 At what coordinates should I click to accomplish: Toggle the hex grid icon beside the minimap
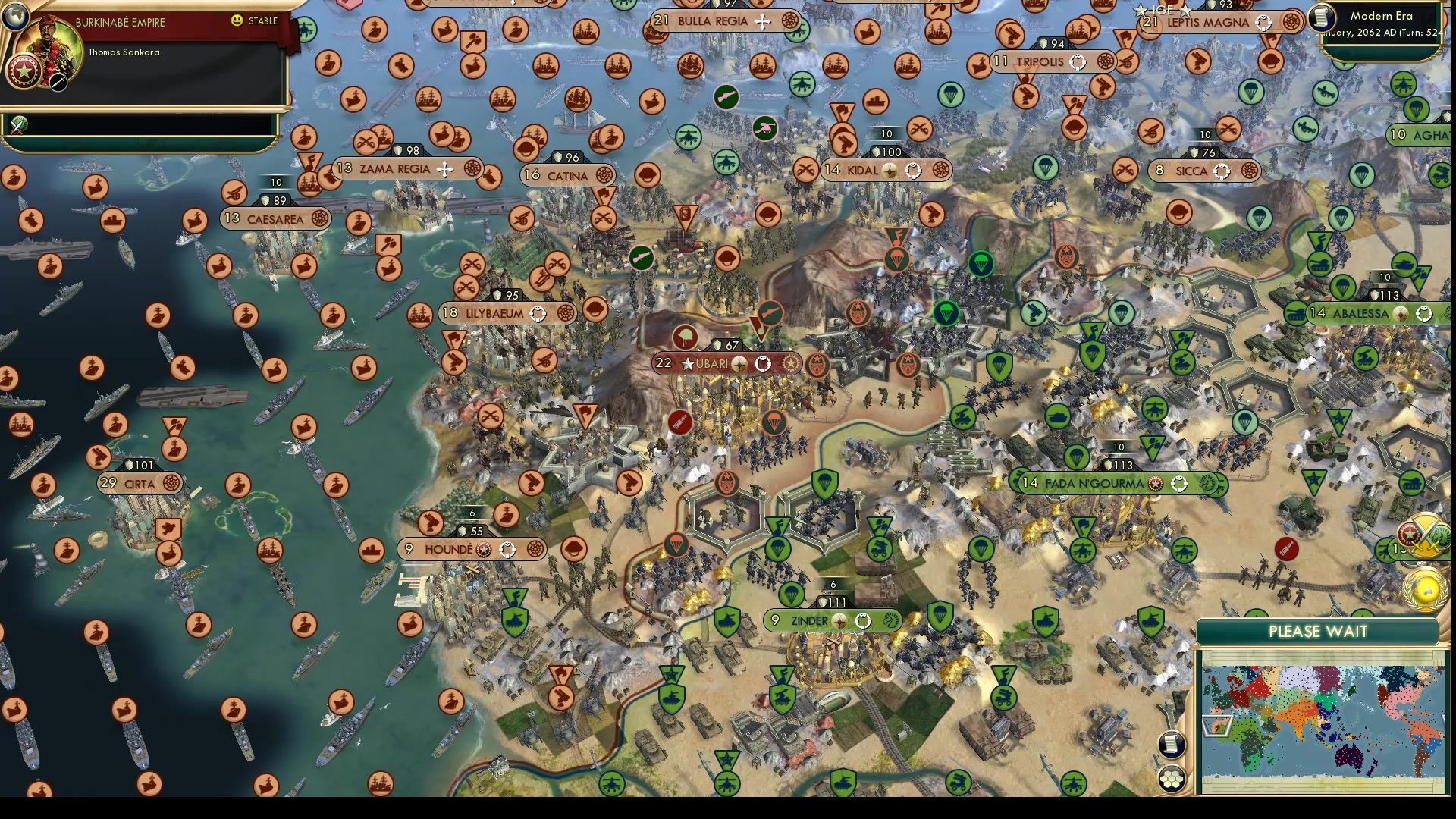point(1172,778)
